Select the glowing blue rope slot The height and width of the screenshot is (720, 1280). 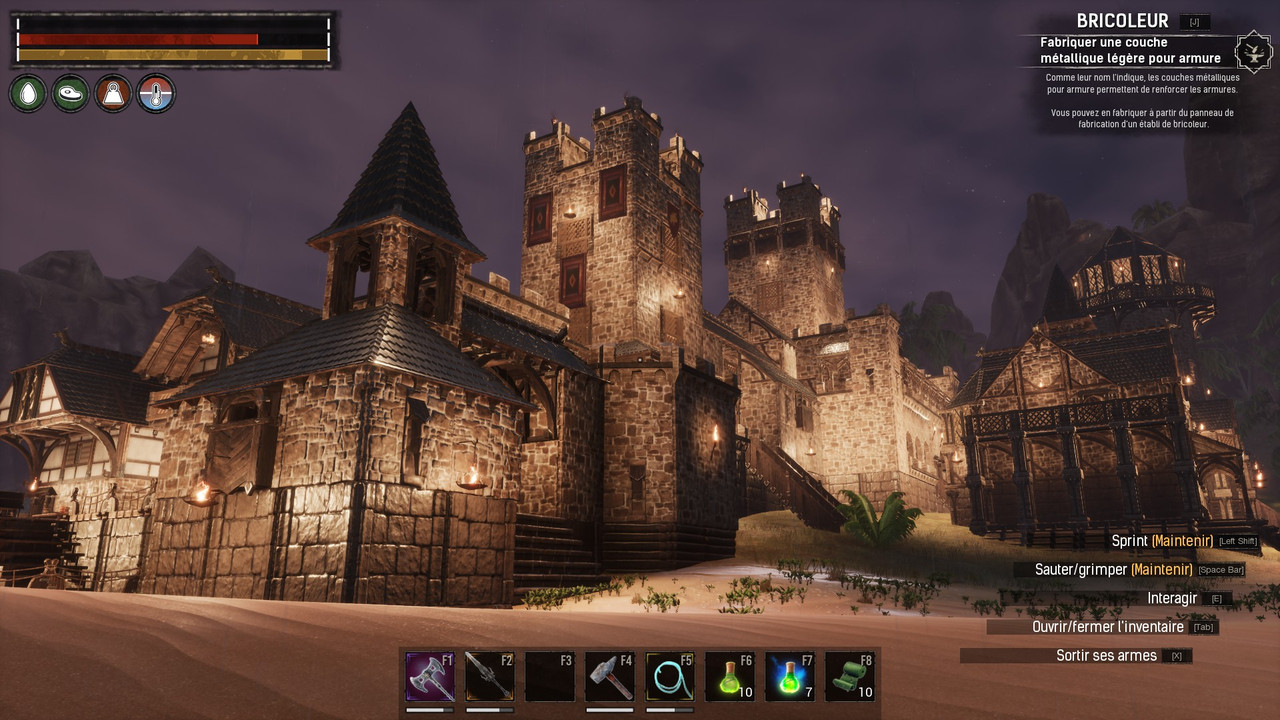[x=670, y=677]
